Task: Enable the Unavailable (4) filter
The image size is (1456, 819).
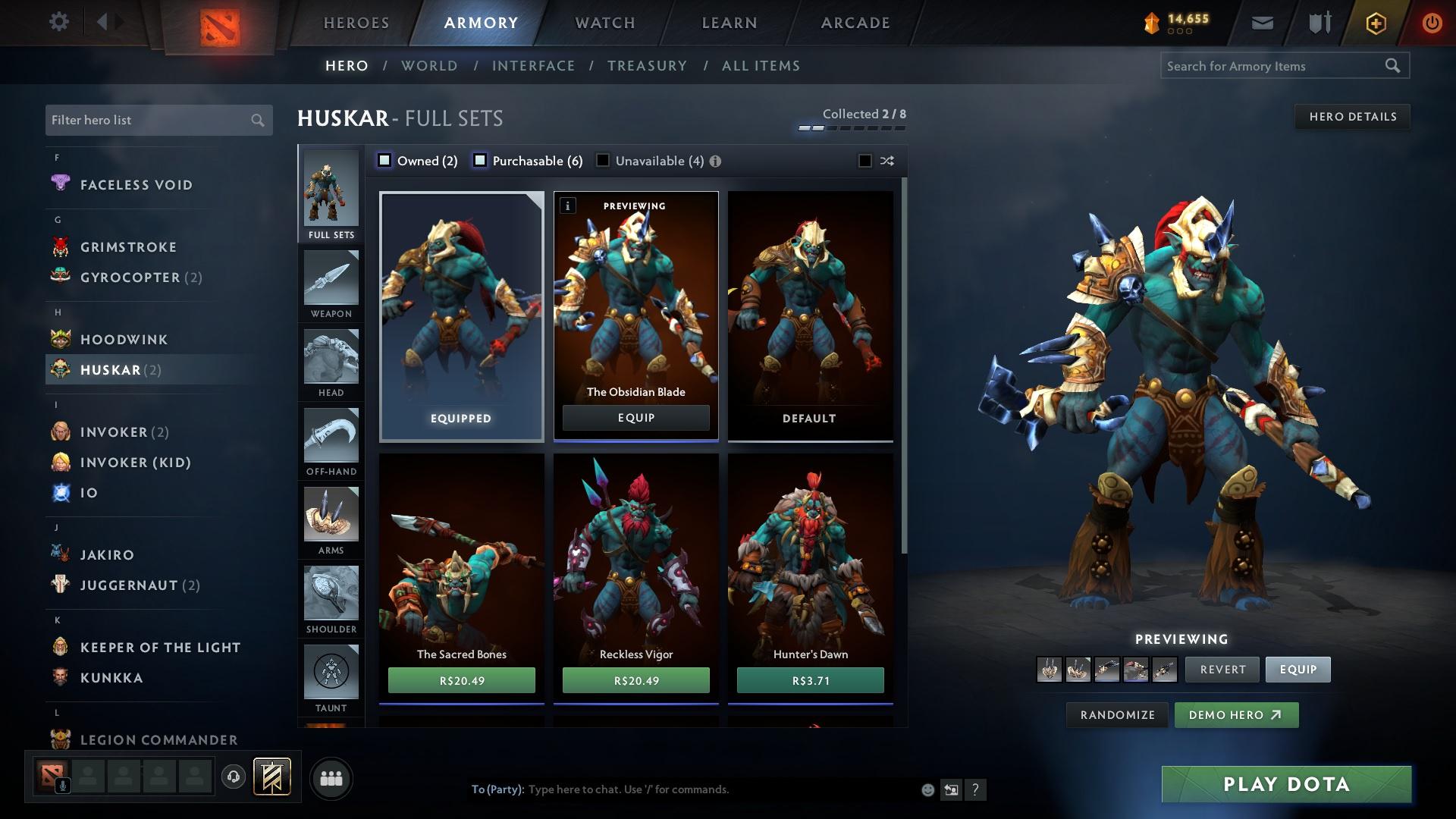Action: click(603, 161)
